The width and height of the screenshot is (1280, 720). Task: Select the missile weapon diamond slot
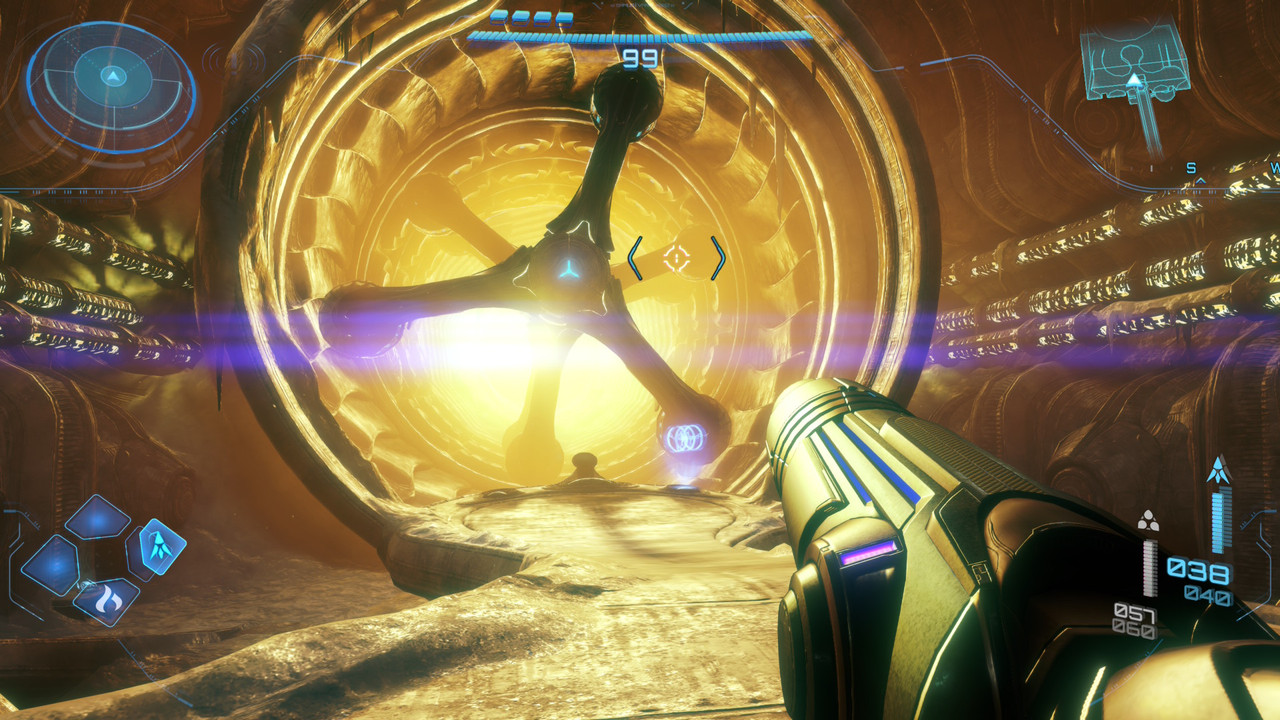click(x=160, y=546)
